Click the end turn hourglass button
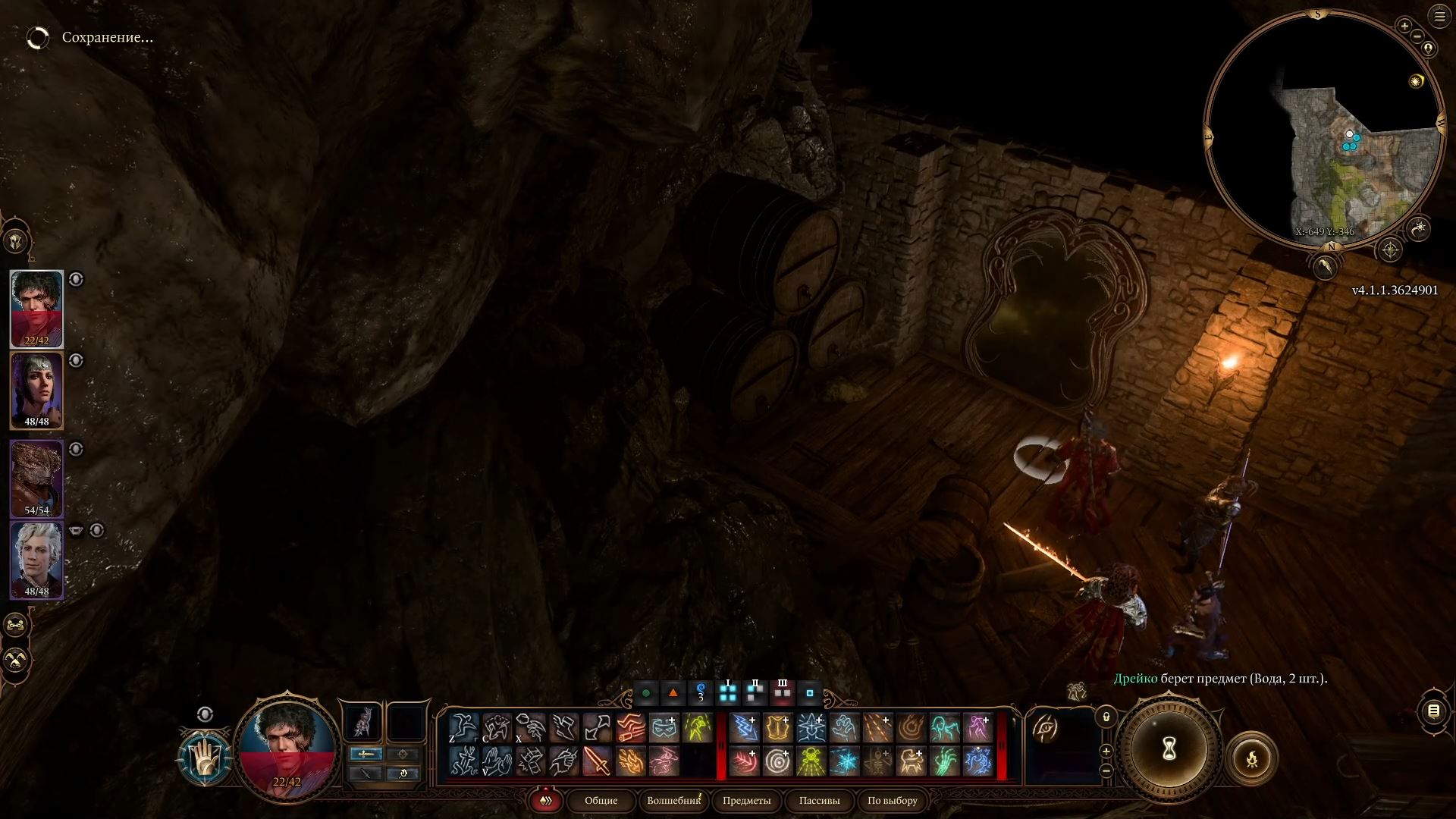1456x819 pixels. coord(1169,749)
